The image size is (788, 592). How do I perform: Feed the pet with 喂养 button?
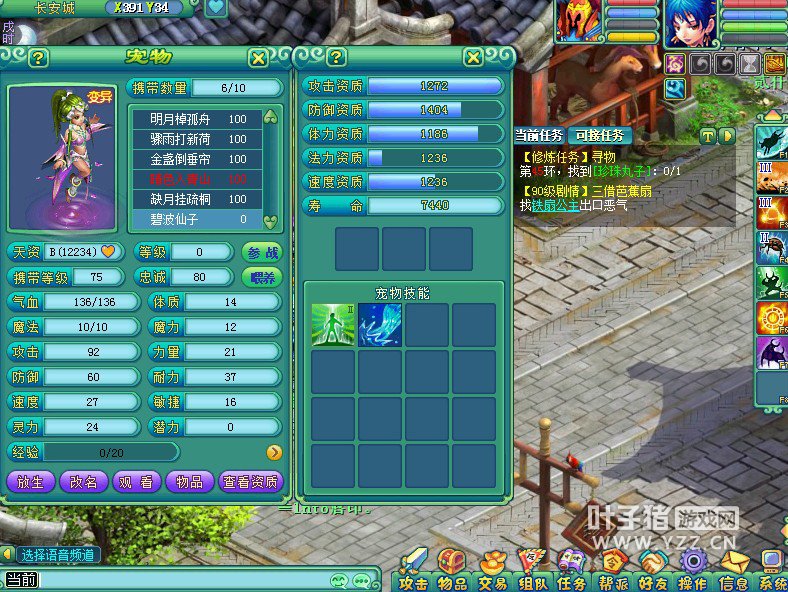[x=262, y=276]
